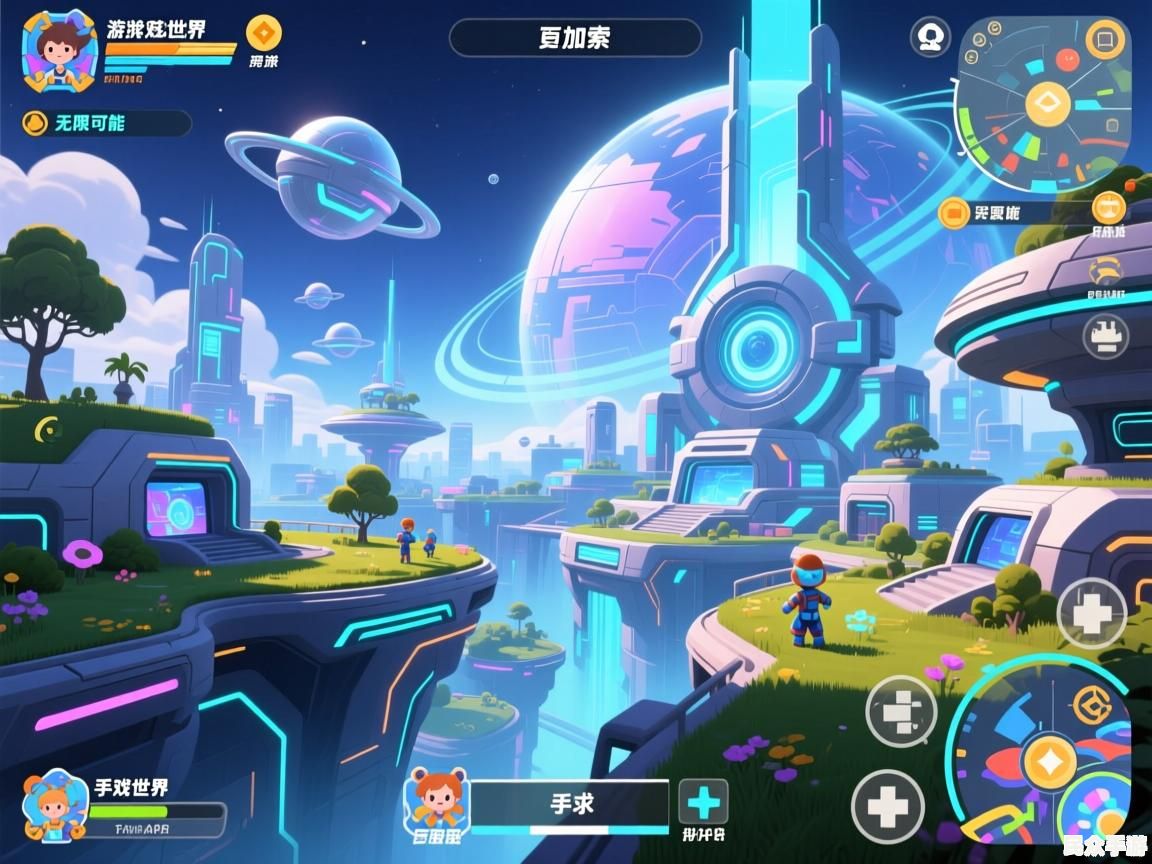Use the colorful skill wheel's gold center
Screen dimensions: 1152x864
(x=1049, y=761)
